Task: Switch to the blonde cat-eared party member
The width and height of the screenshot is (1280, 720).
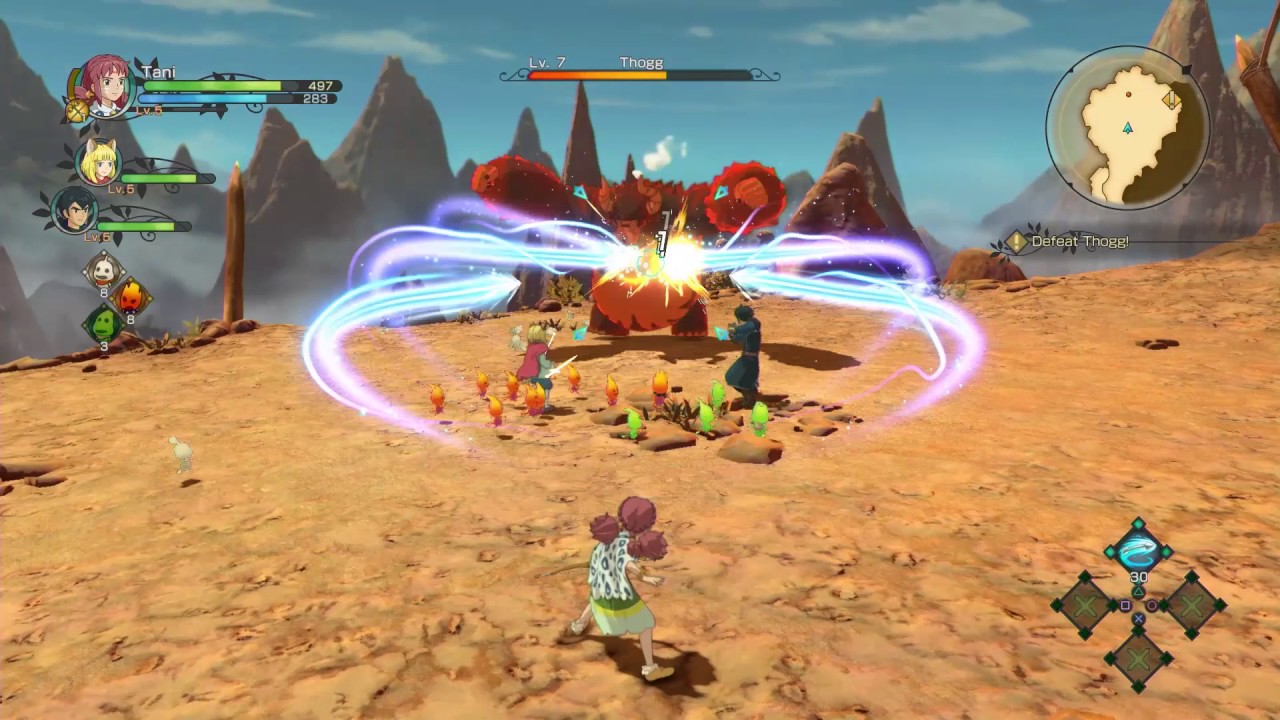Action: tap(99, 163)
